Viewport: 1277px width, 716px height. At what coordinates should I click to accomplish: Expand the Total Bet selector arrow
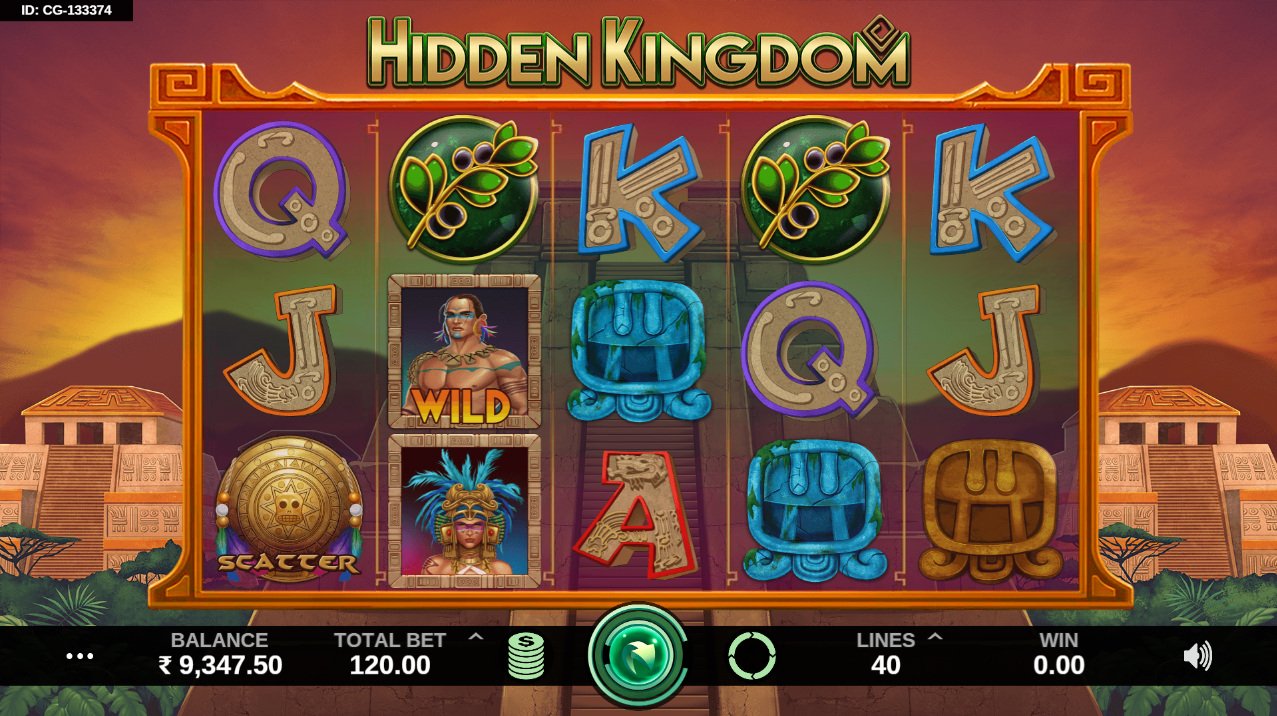pos(476,637)
